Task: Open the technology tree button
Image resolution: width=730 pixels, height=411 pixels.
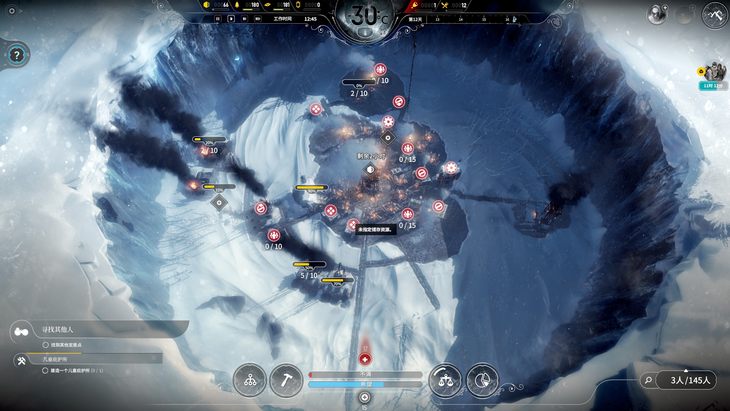Action: [x=250, y=379]
